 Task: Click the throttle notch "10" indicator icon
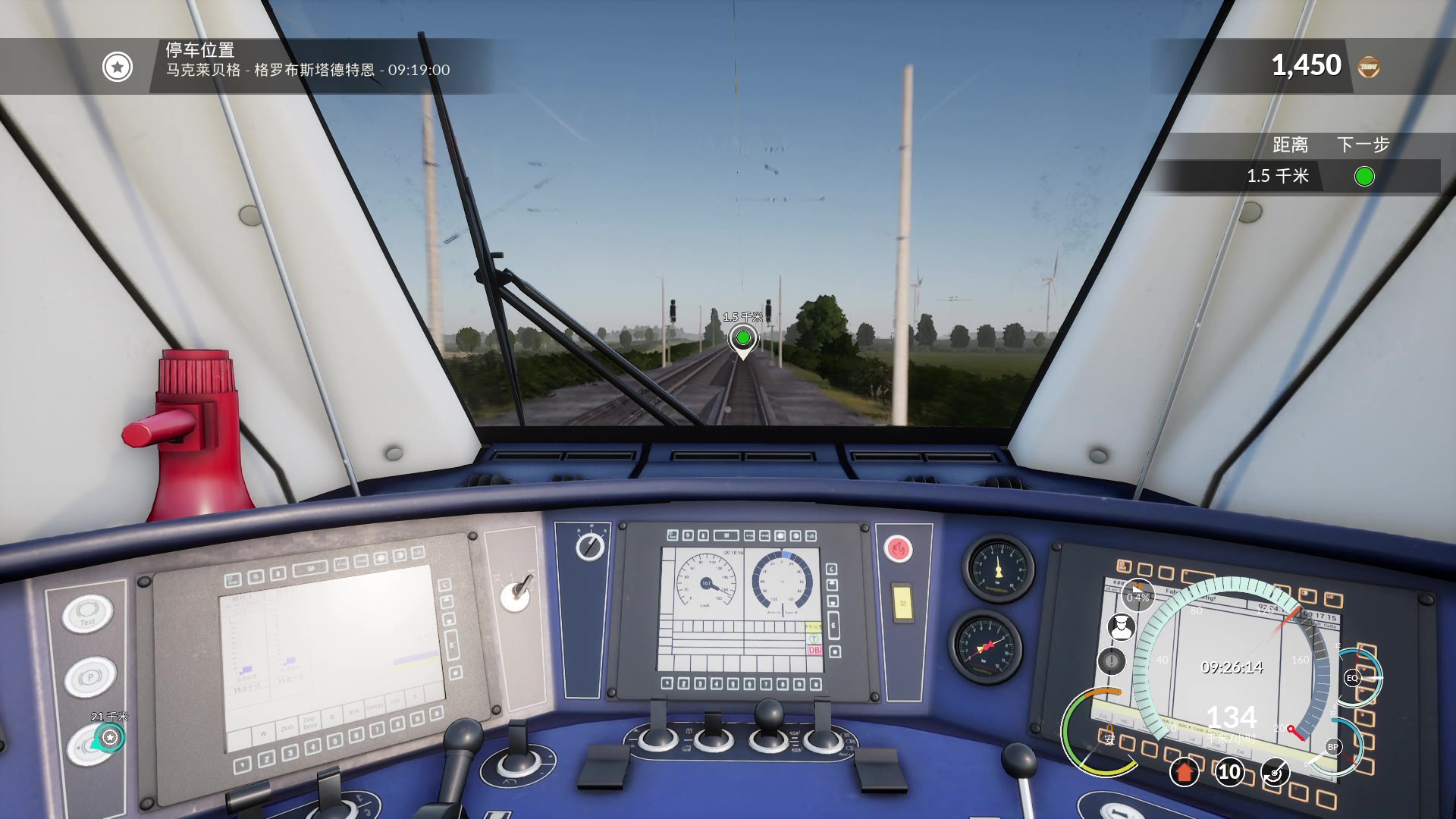click(1228, 773)
